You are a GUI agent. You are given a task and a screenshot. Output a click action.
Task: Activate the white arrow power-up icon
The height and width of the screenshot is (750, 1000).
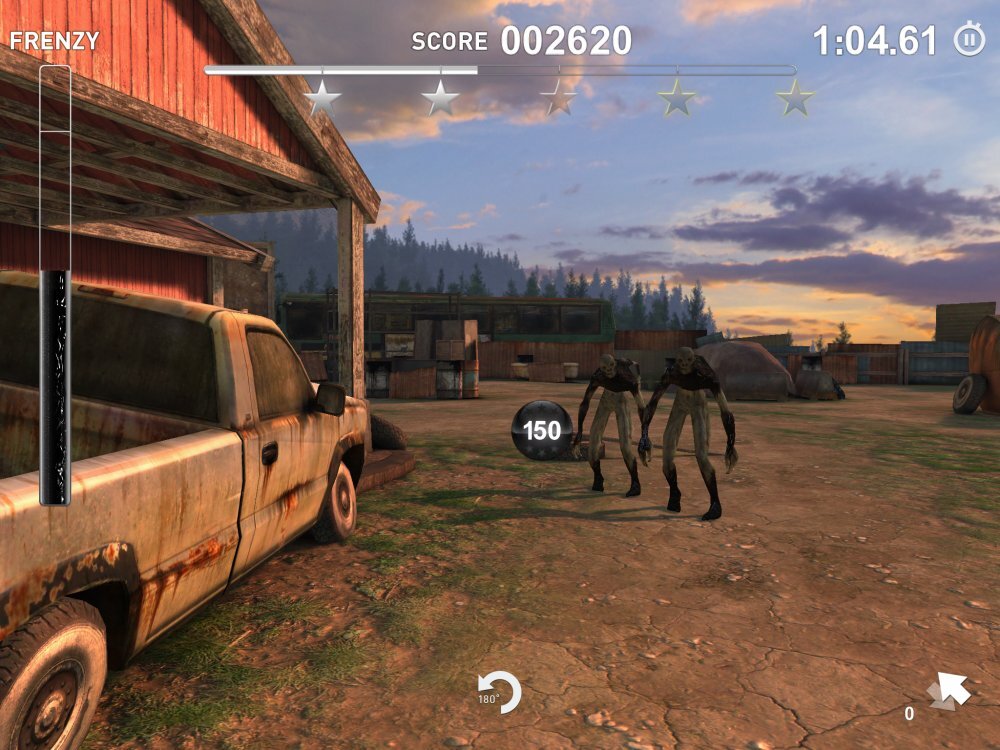coord(948,691)
